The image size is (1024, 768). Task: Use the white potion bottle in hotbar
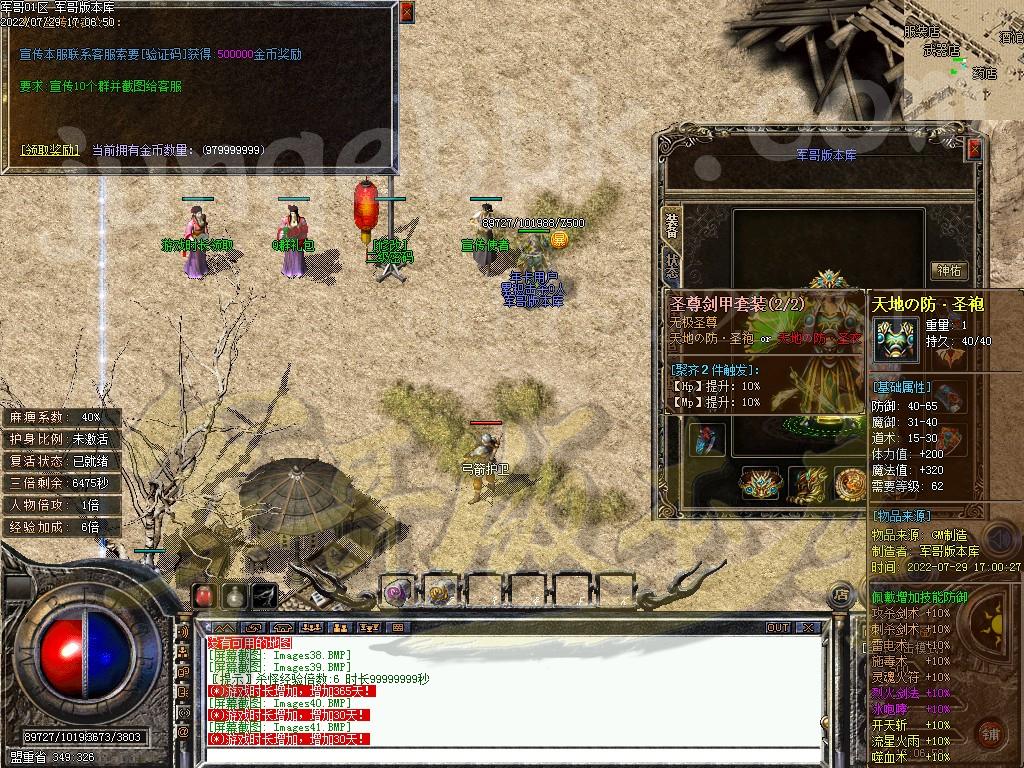pyautogui.click(x=234, y=595)
